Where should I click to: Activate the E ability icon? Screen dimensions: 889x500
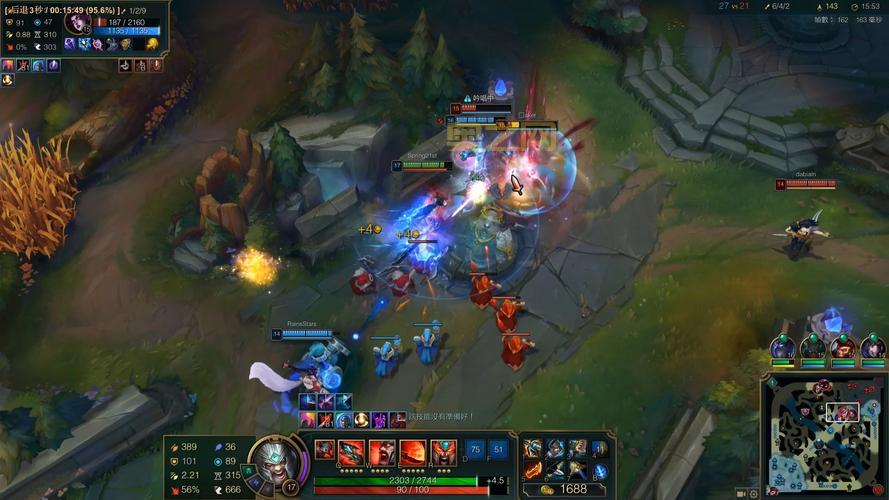pos(413,452)
